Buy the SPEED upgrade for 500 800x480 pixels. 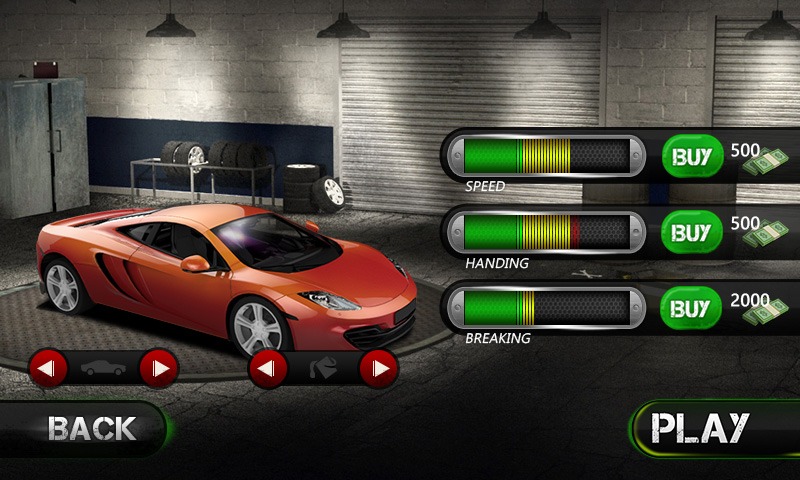click(x=691, y=156)
